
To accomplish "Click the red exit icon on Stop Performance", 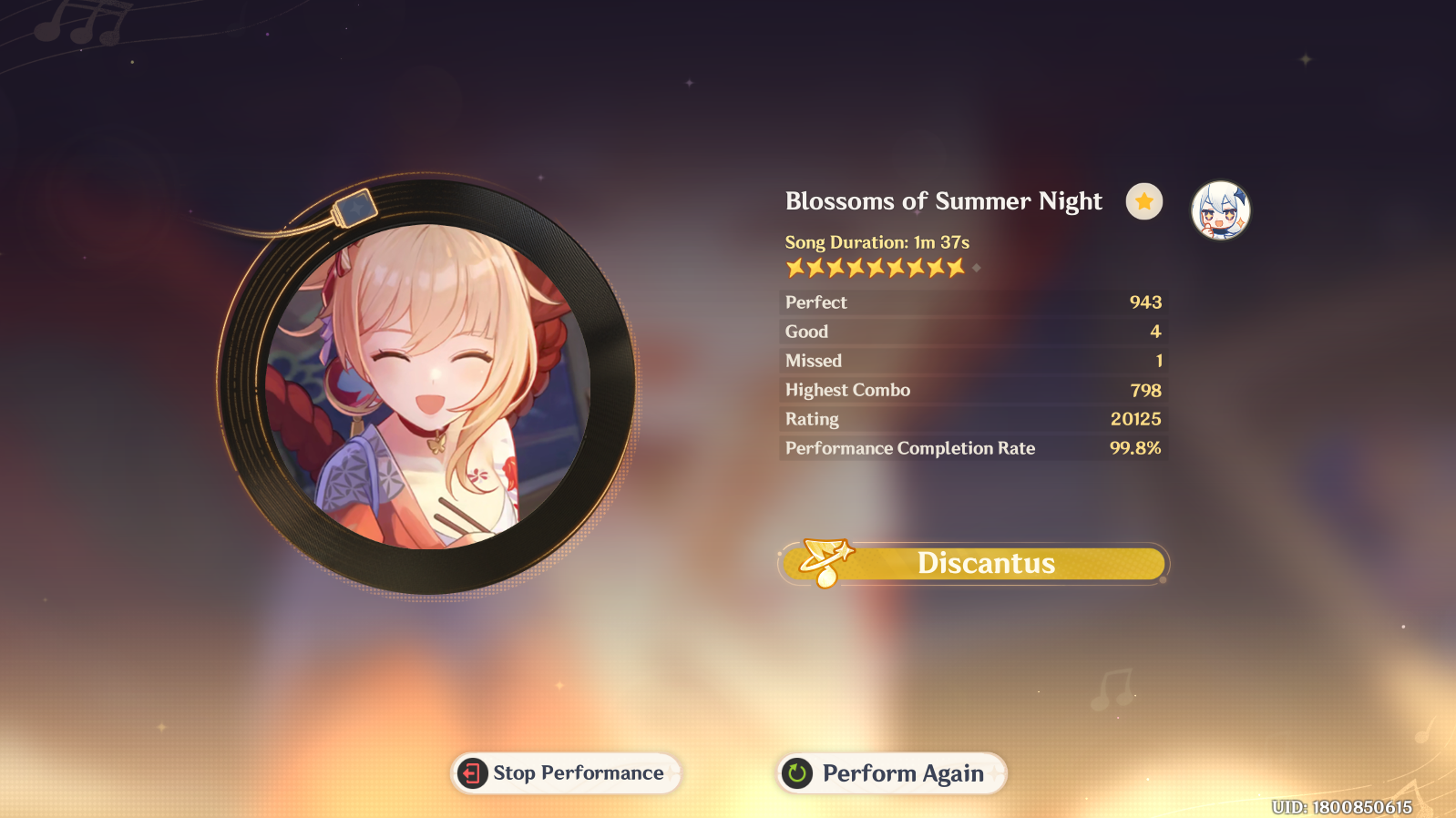I will click(x=470, y=773).
